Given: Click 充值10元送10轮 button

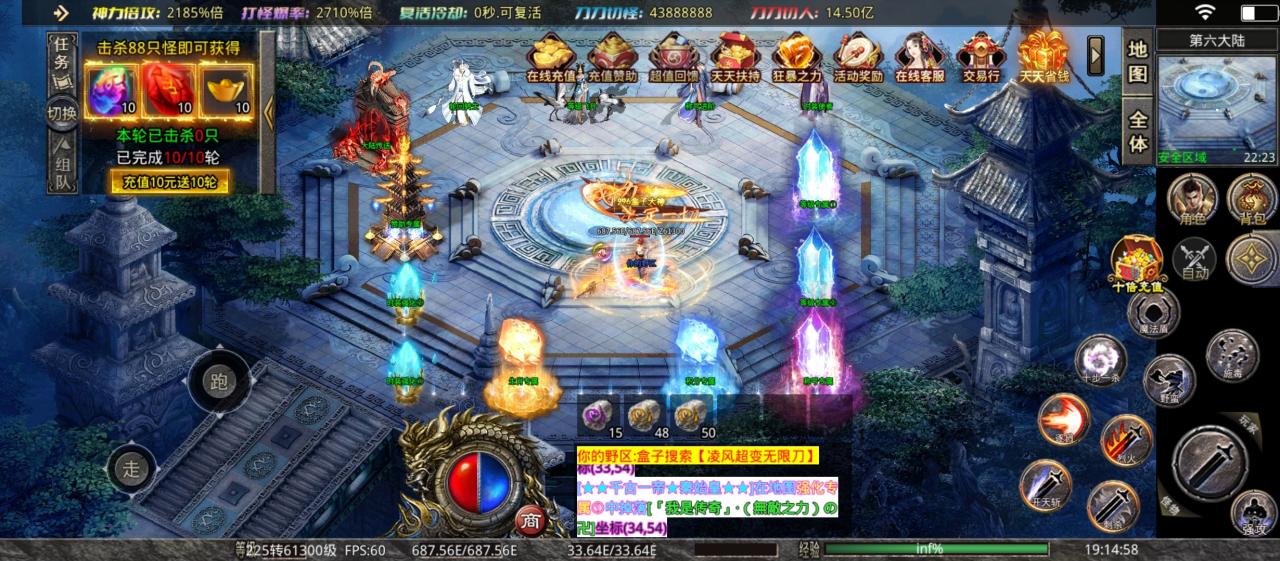Looking at the screenshot, I should 170,181.
